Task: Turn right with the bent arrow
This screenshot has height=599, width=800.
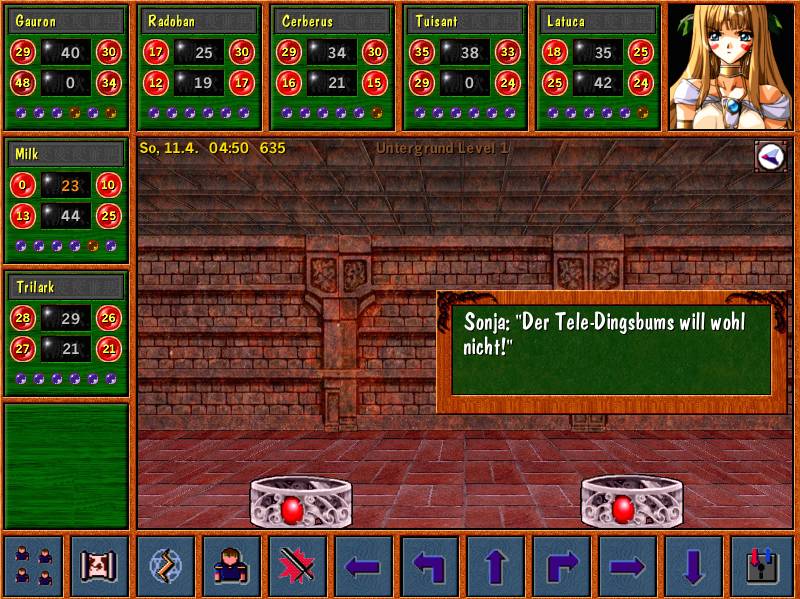Action: [x=562, y=566]
